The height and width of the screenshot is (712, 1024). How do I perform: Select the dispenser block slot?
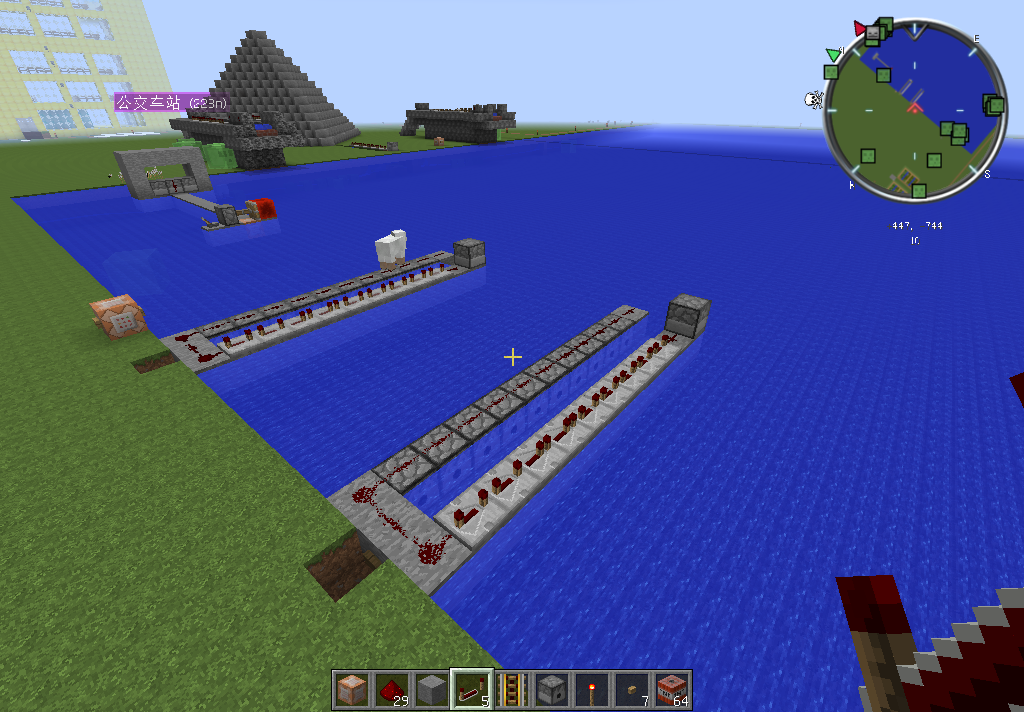552,689
